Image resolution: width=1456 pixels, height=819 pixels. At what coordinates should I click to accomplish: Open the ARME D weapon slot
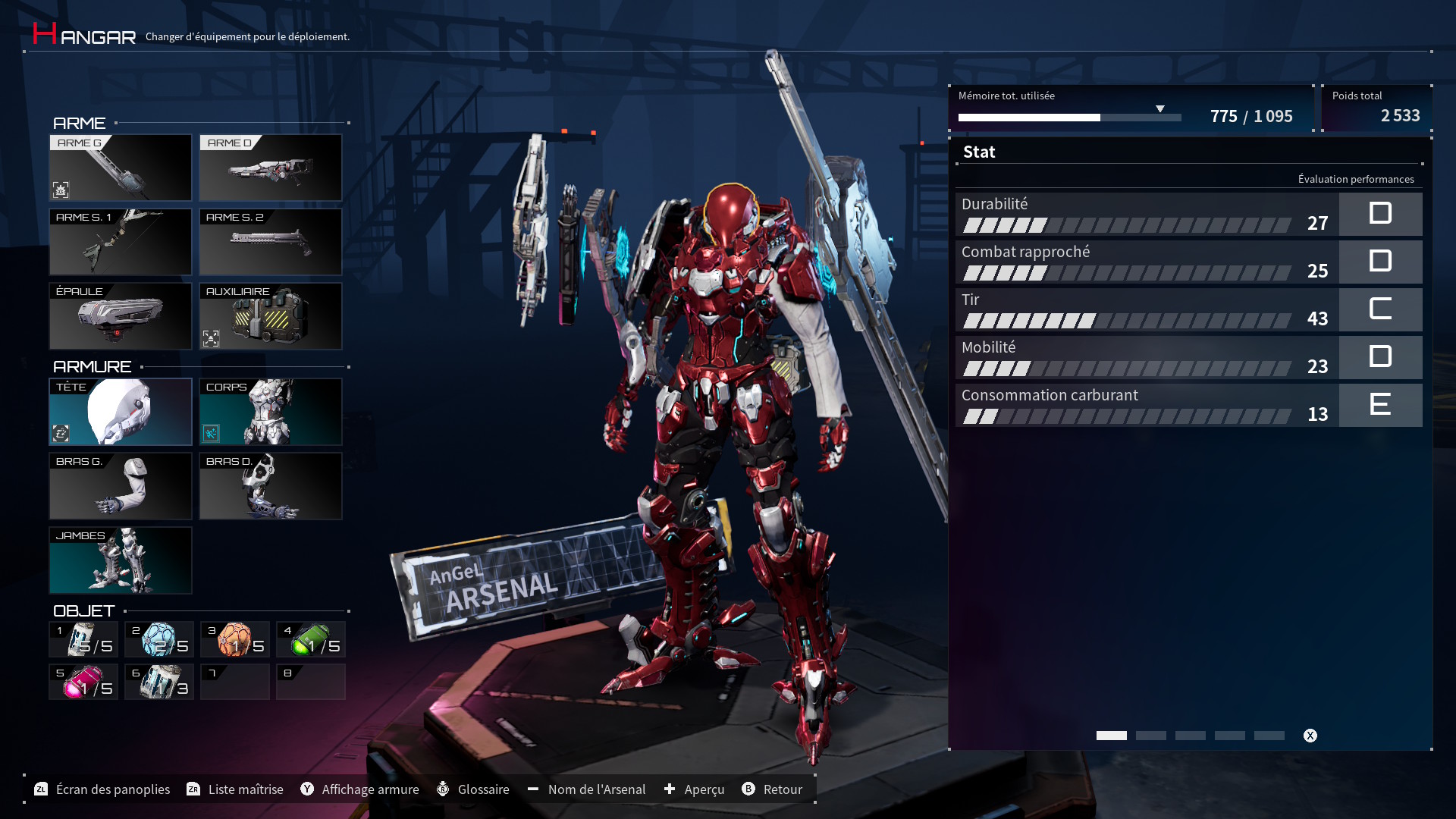pyautogui.click(x=271, y=168)
